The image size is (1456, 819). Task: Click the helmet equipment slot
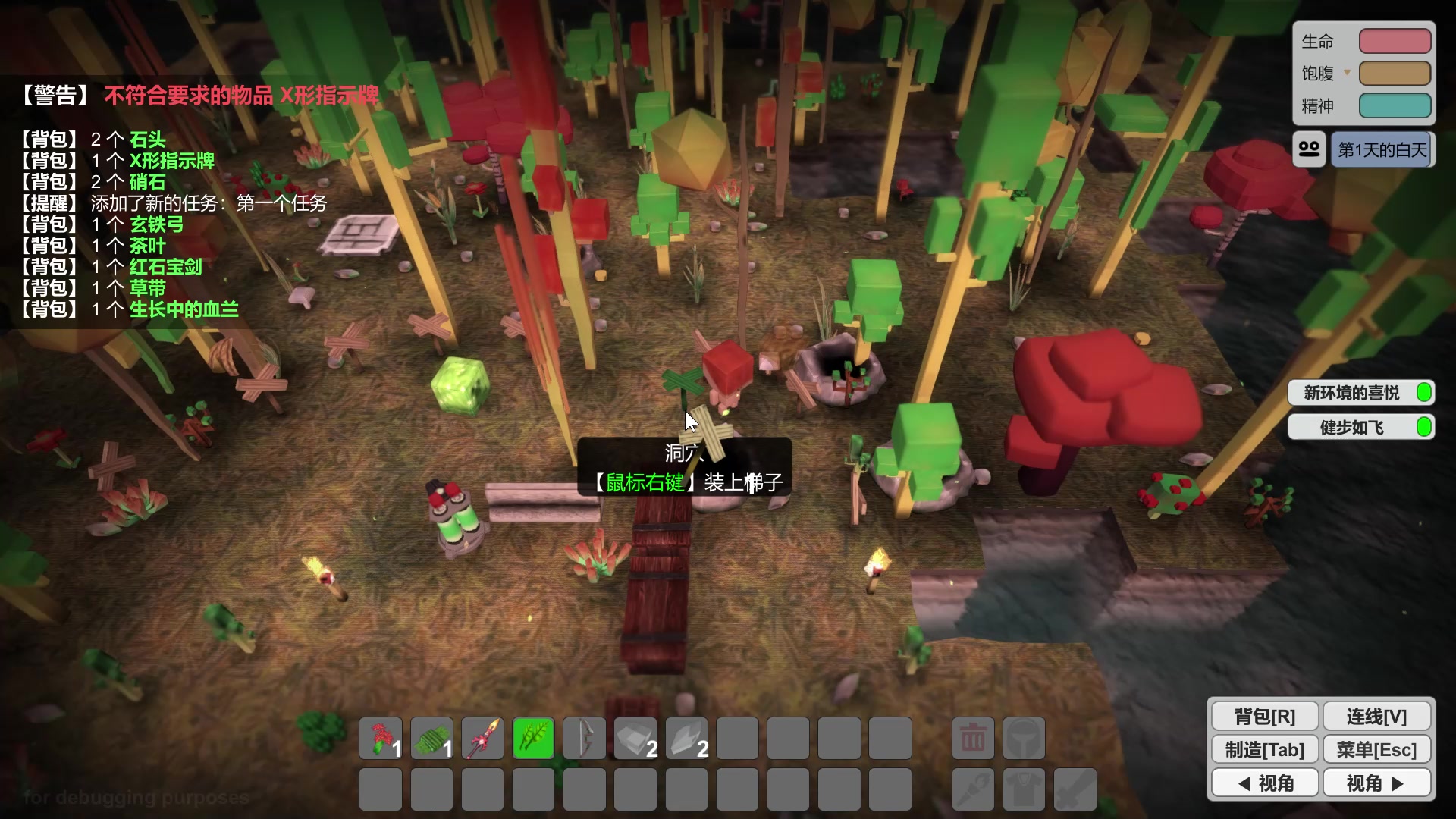click(1024, 738)
